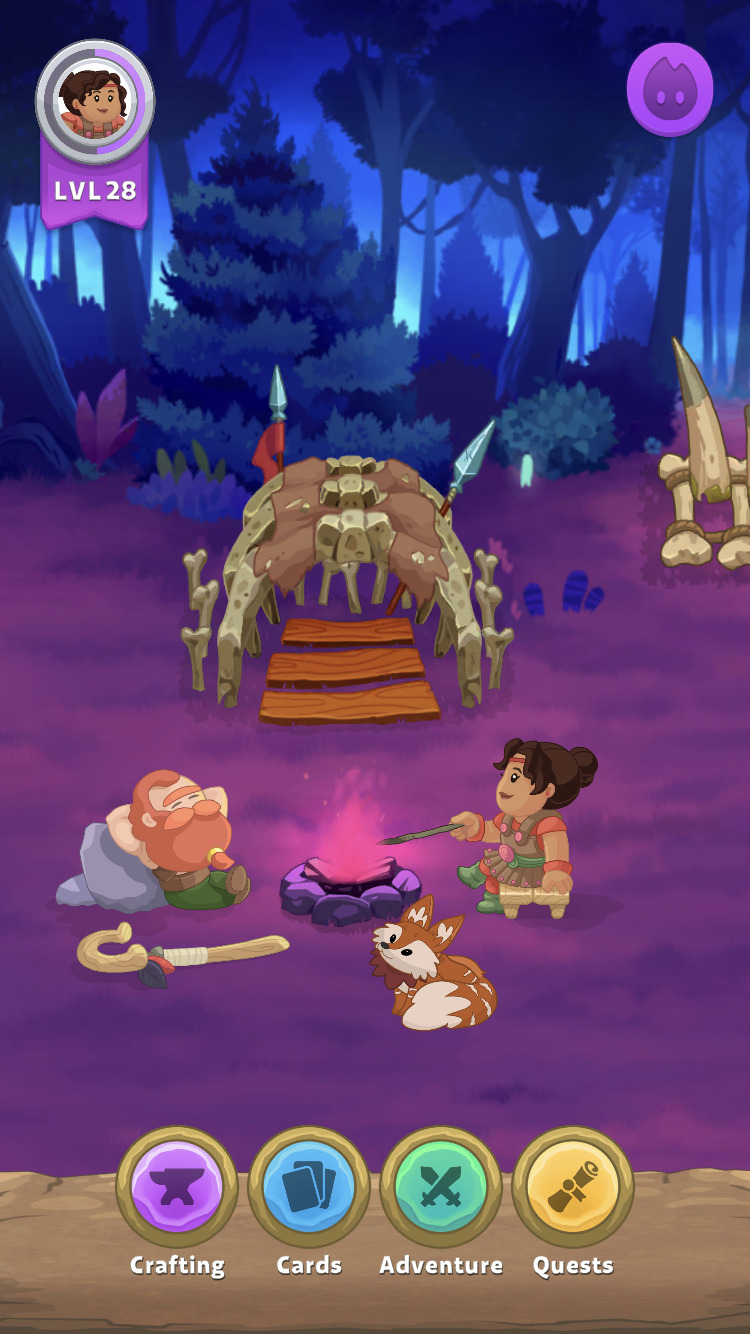Open the Cards collection
This screenshot has width=750, height=1334.
[309, 1187]
